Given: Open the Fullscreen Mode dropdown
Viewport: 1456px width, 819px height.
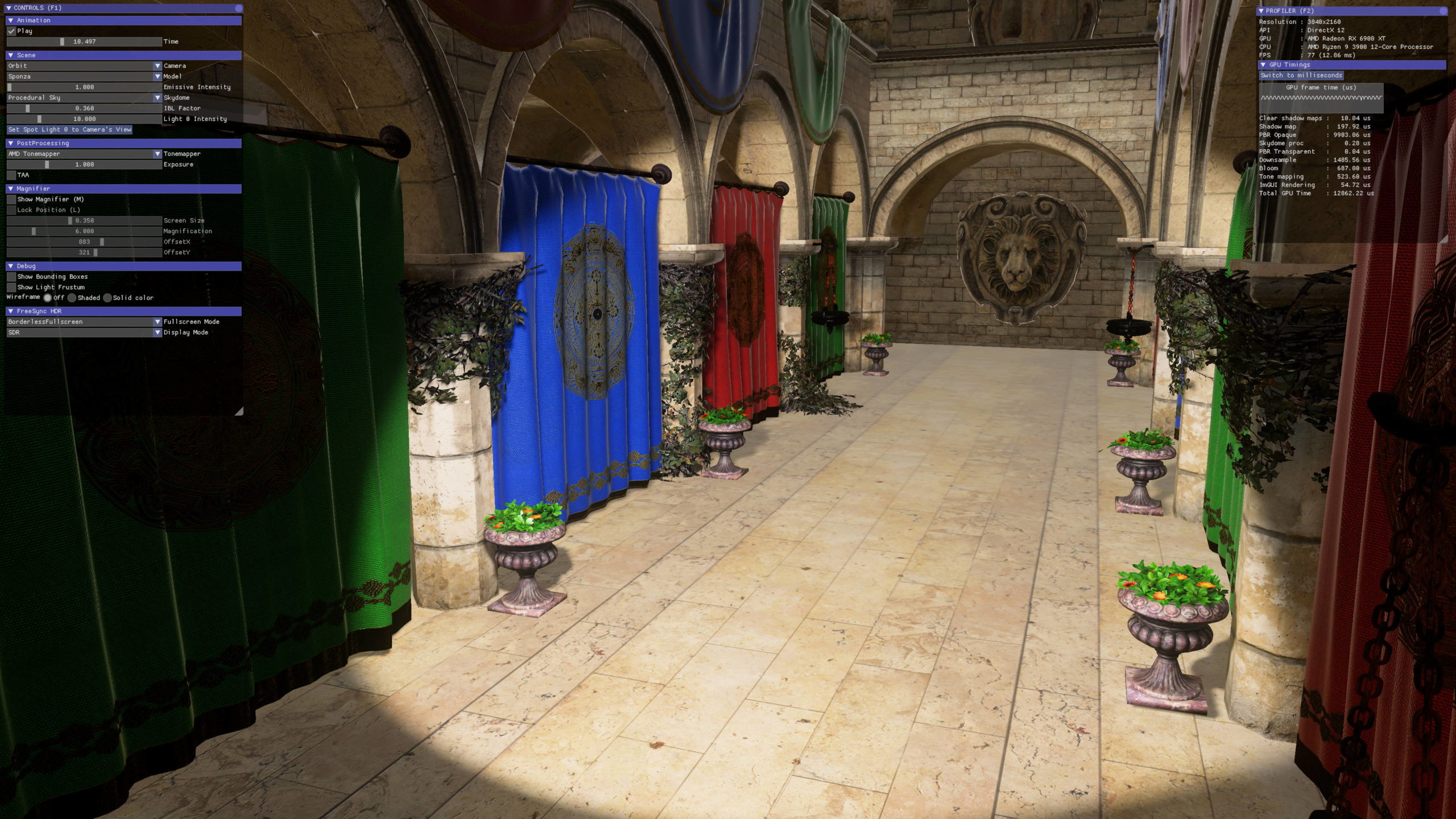Looking at the screenshot, I should (84, 322).
